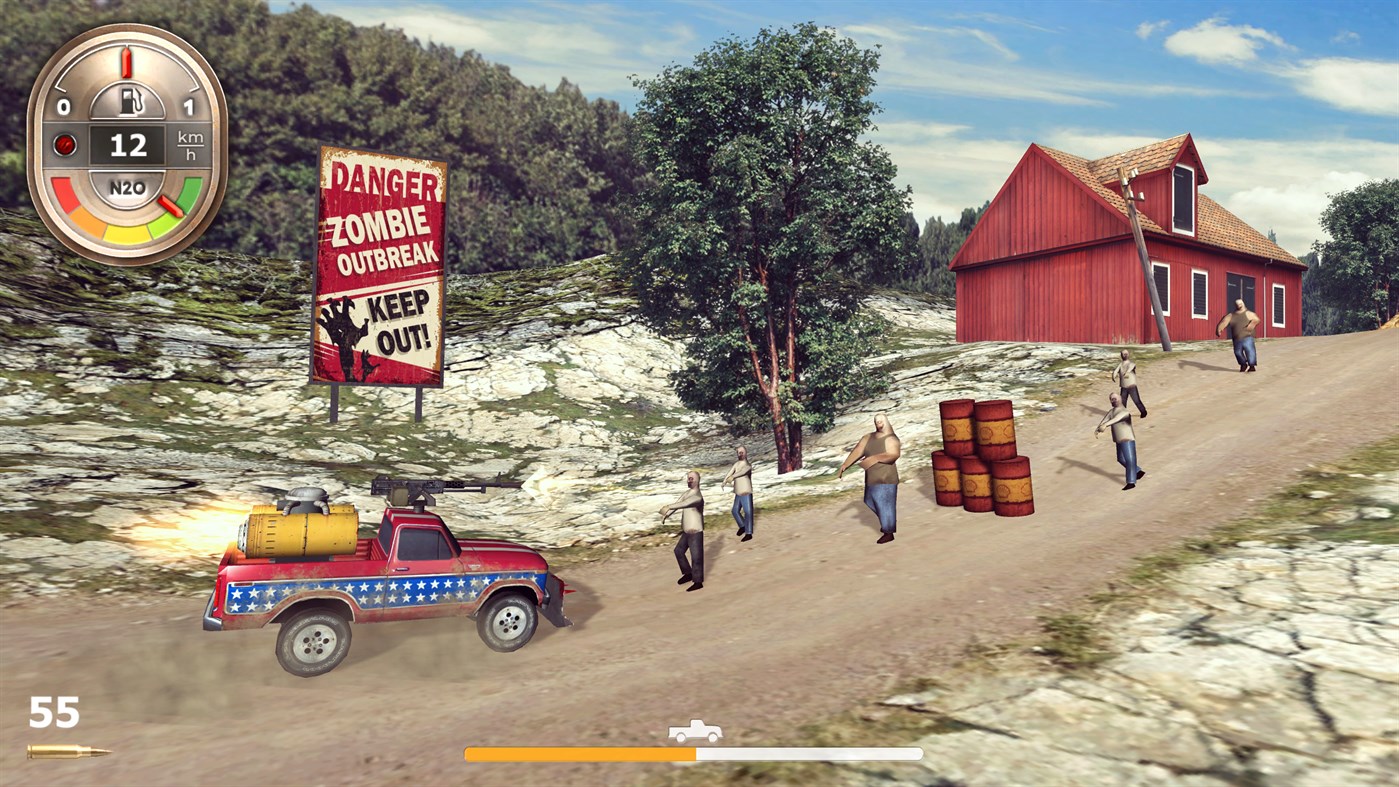Click the level progress bar at the bottom
1399x787 pixels.
(x=691, y=750)
